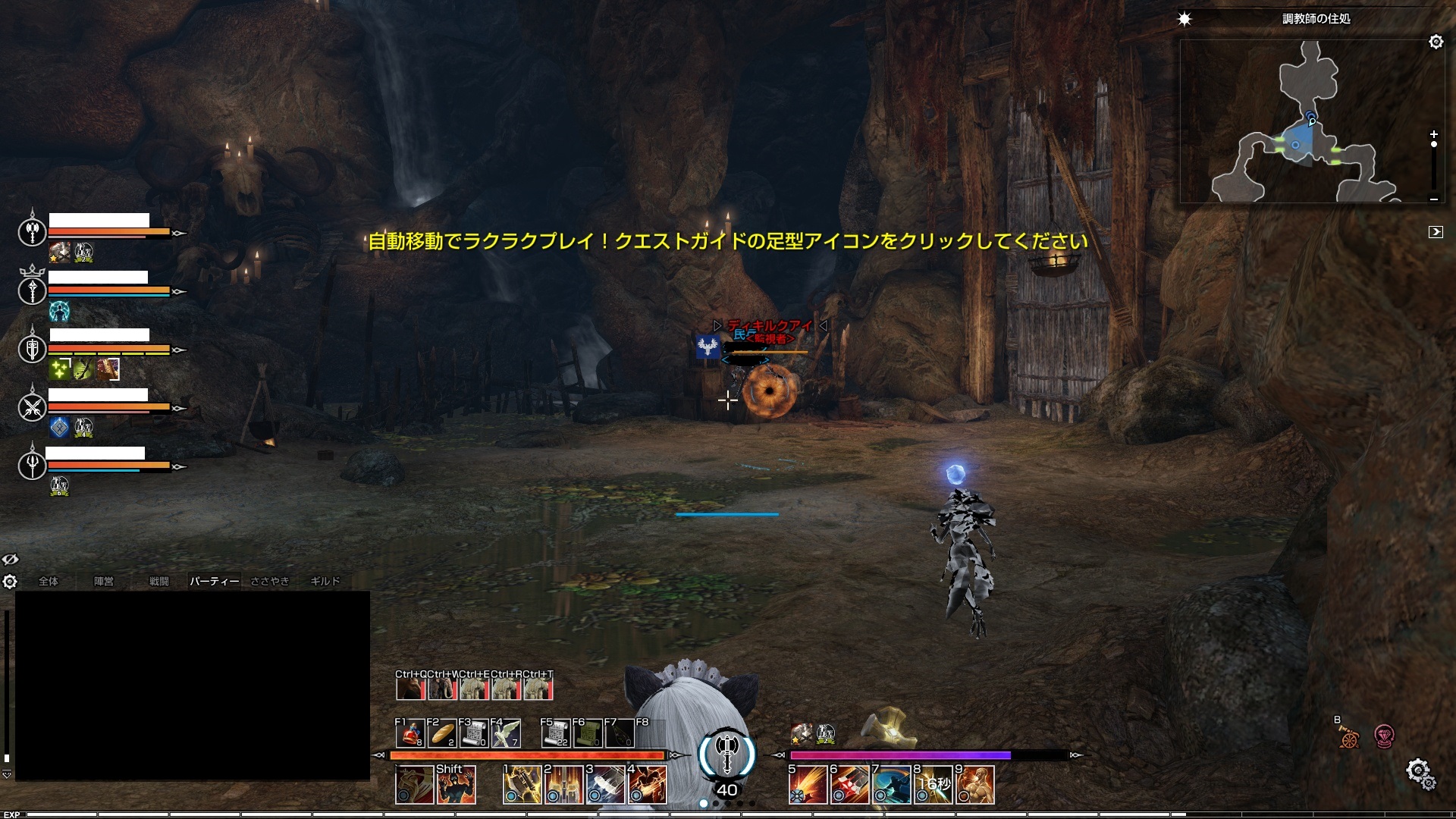Switch to the ギルド chat tab

pos(325,581)
